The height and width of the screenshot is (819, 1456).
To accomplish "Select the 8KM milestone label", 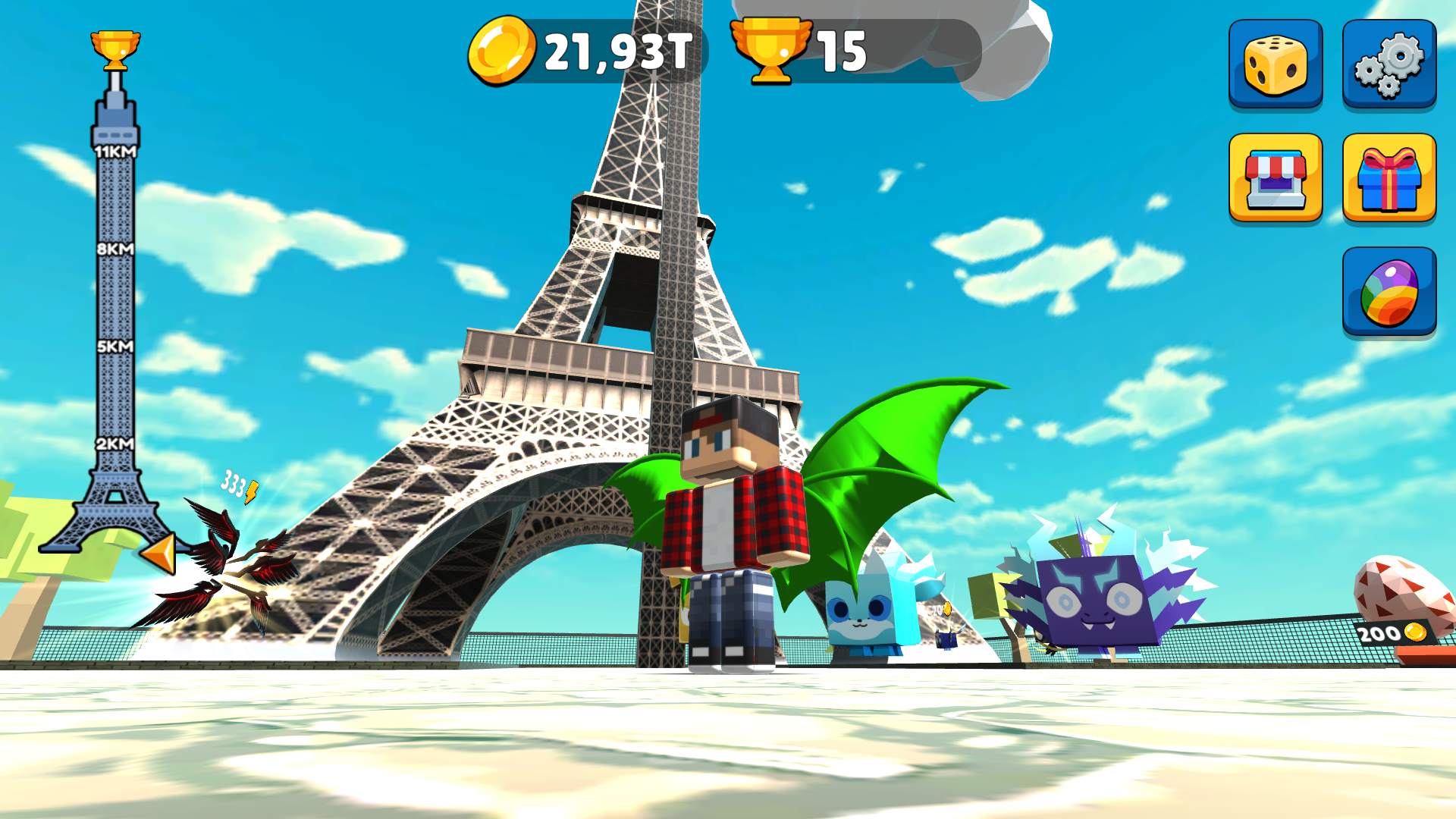I will click(x=115, y=249).
